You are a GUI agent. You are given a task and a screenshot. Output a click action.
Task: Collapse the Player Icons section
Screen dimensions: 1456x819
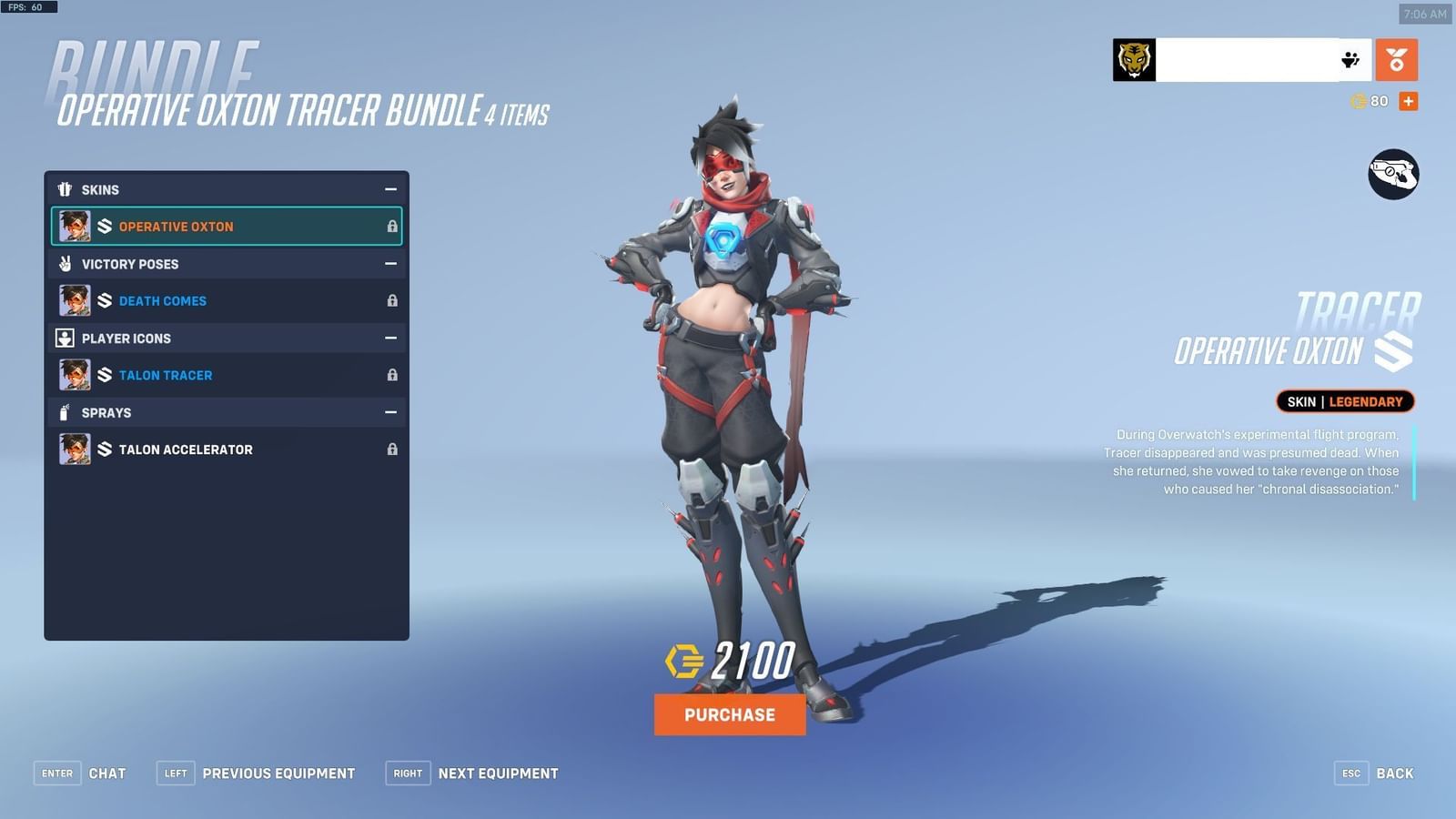pyautogui.click(x=391, y=338)
